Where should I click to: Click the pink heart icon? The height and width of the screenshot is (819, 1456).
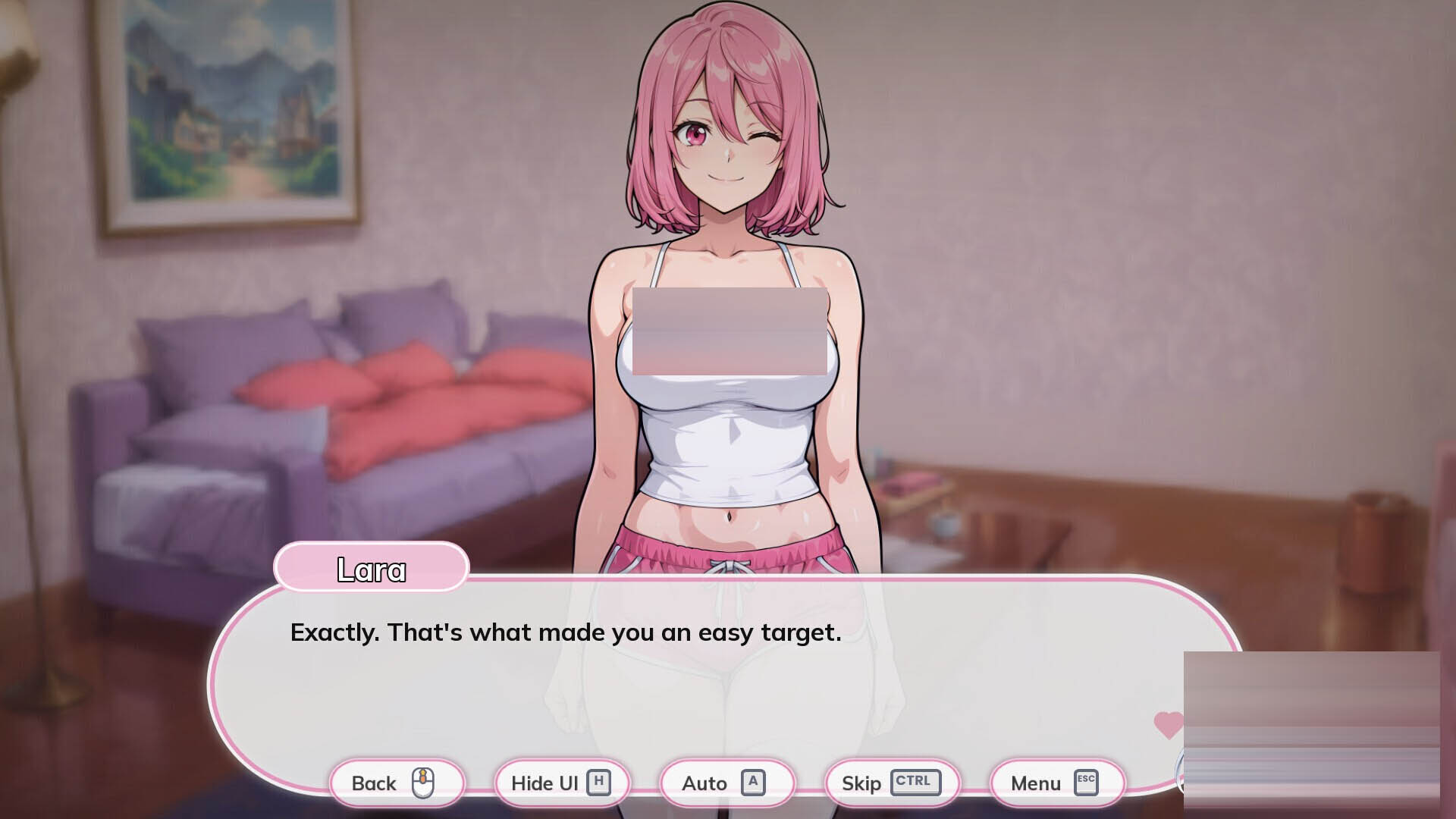(1168, 725)
